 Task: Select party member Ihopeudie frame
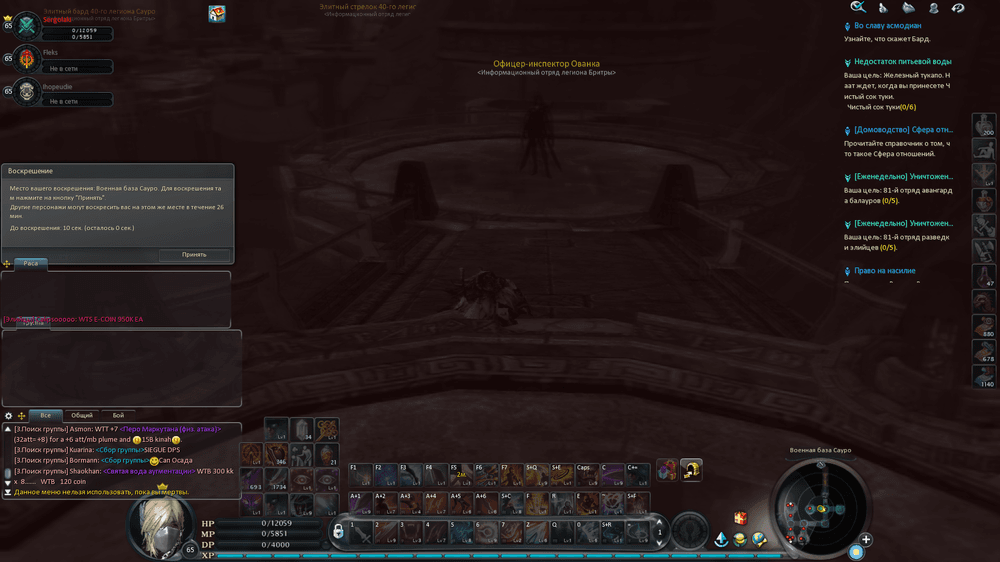[28, 91]
